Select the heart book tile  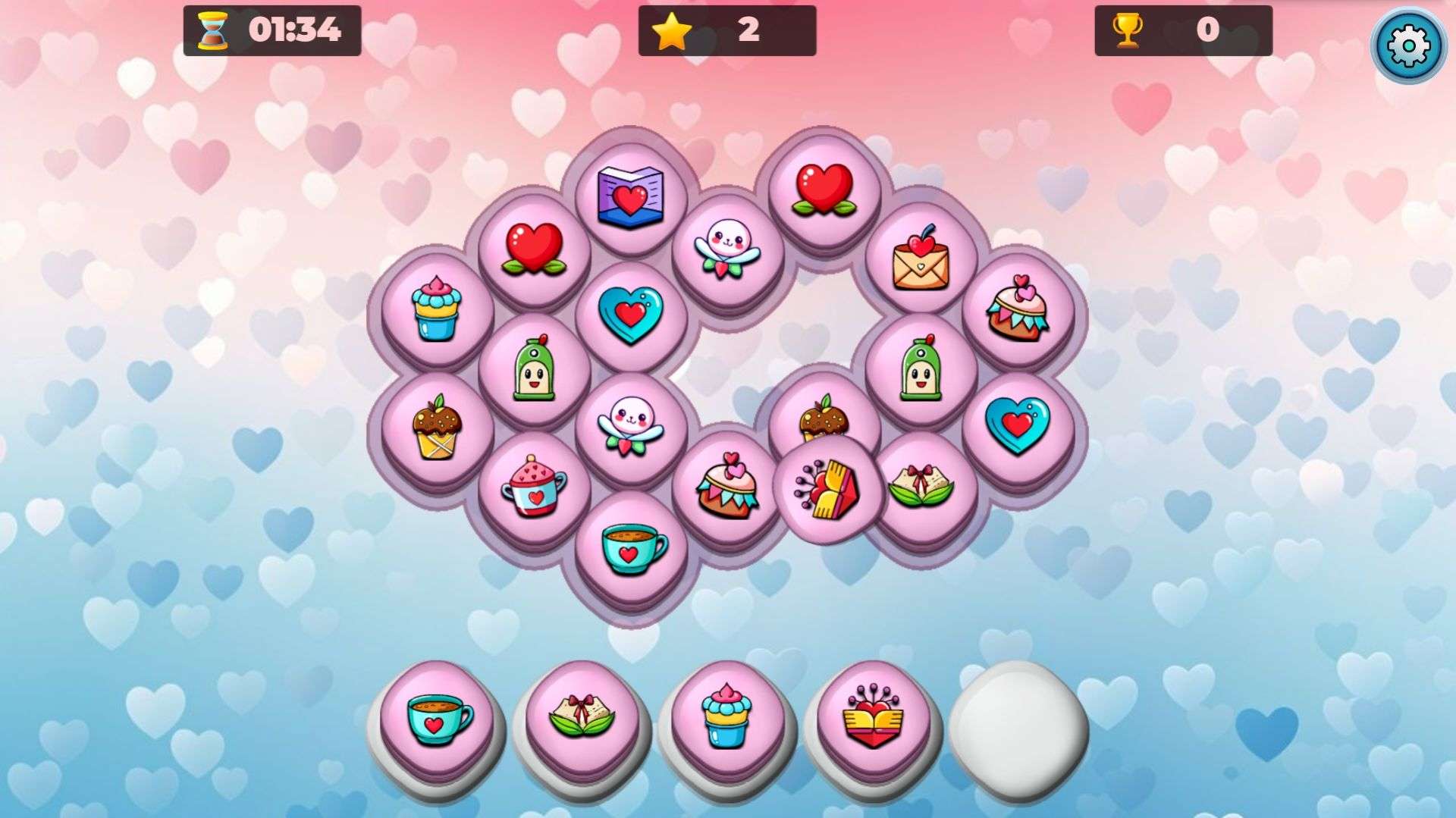(630, 196)
